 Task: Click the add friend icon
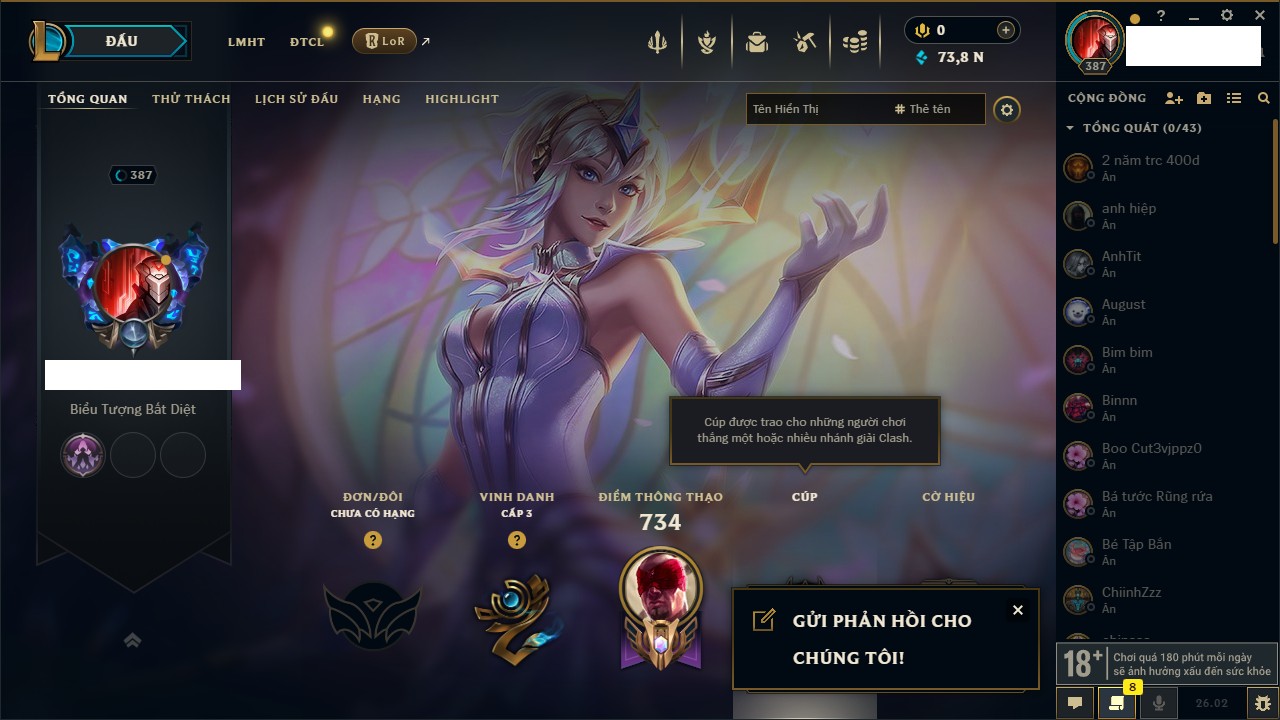pos(1174,98)
